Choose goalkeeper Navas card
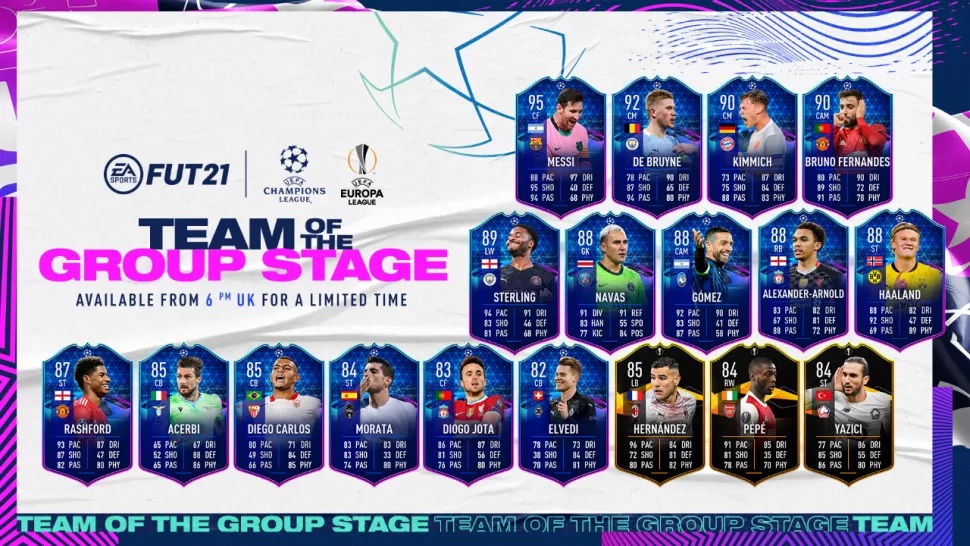Viewport: 970px width, 546px height. pos(611,277)
